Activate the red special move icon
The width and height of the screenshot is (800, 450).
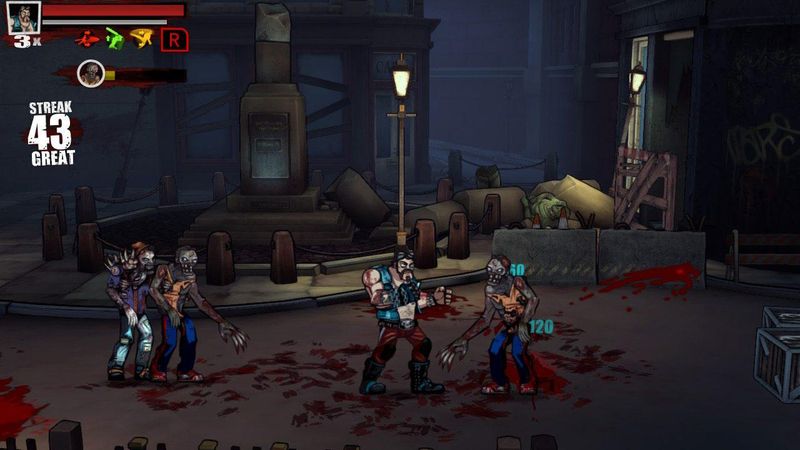(x=88, y=39)
